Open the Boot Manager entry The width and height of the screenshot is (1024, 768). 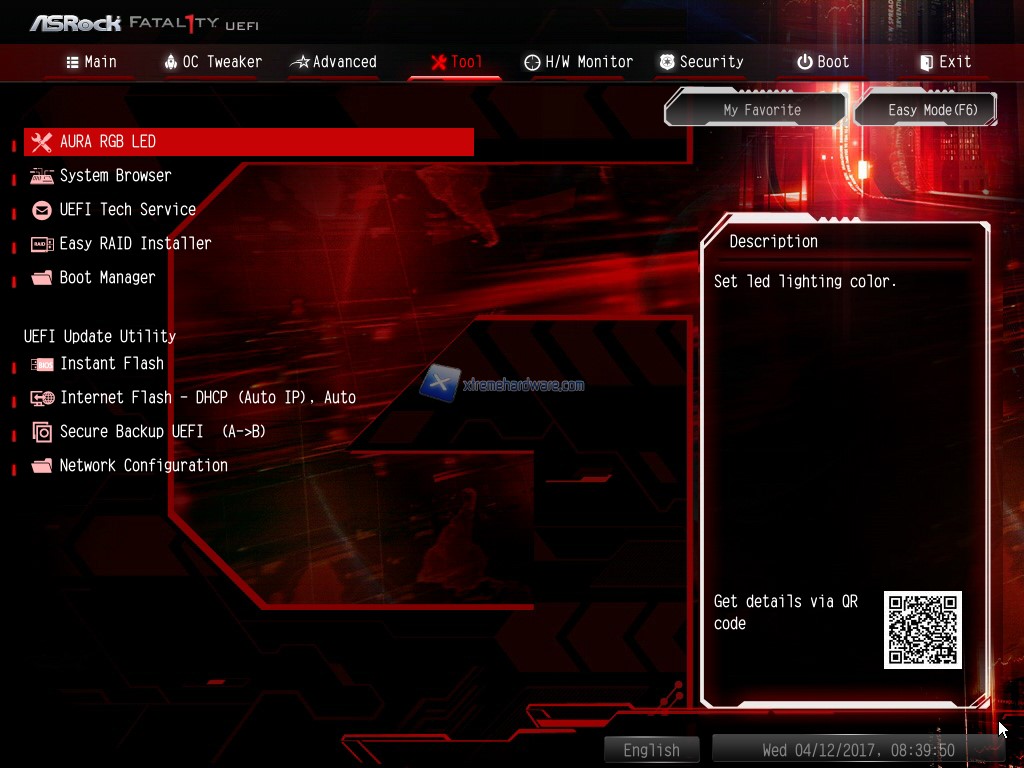[107, 278]
